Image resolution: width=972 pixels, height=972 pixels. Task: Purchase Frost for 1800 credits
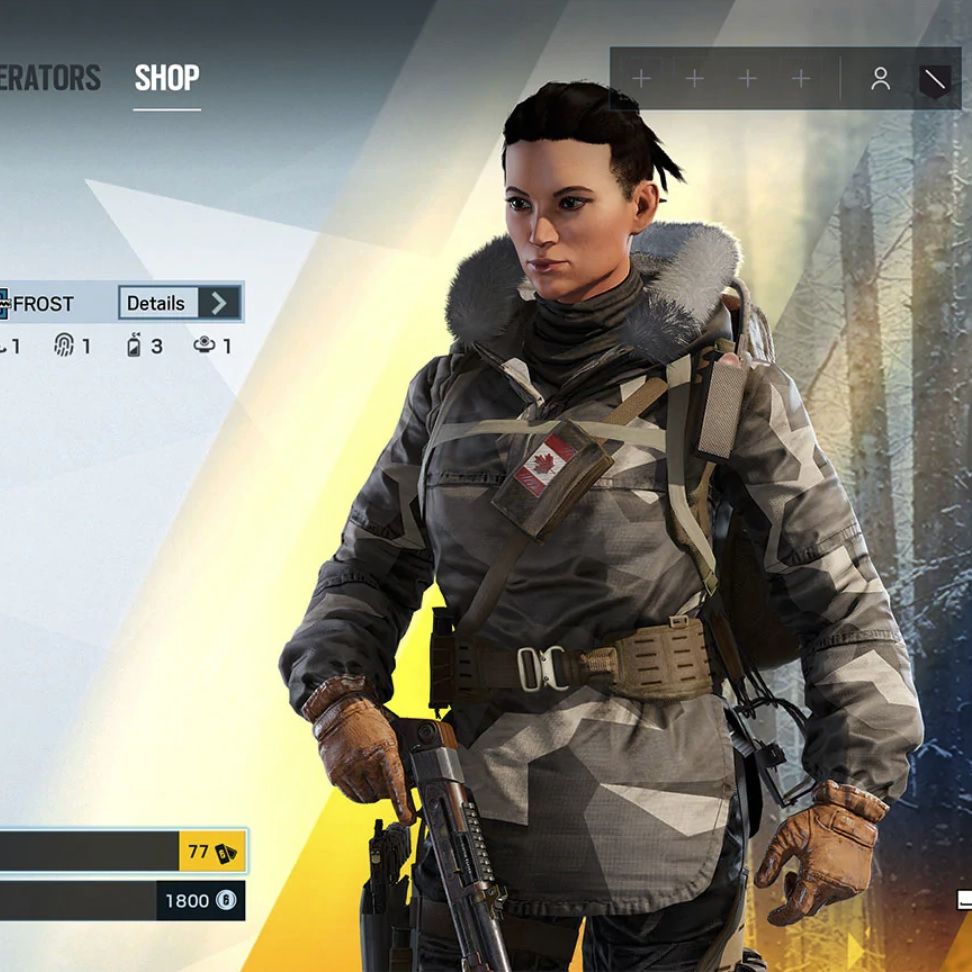pyautogui.click(x=122, y=901)
